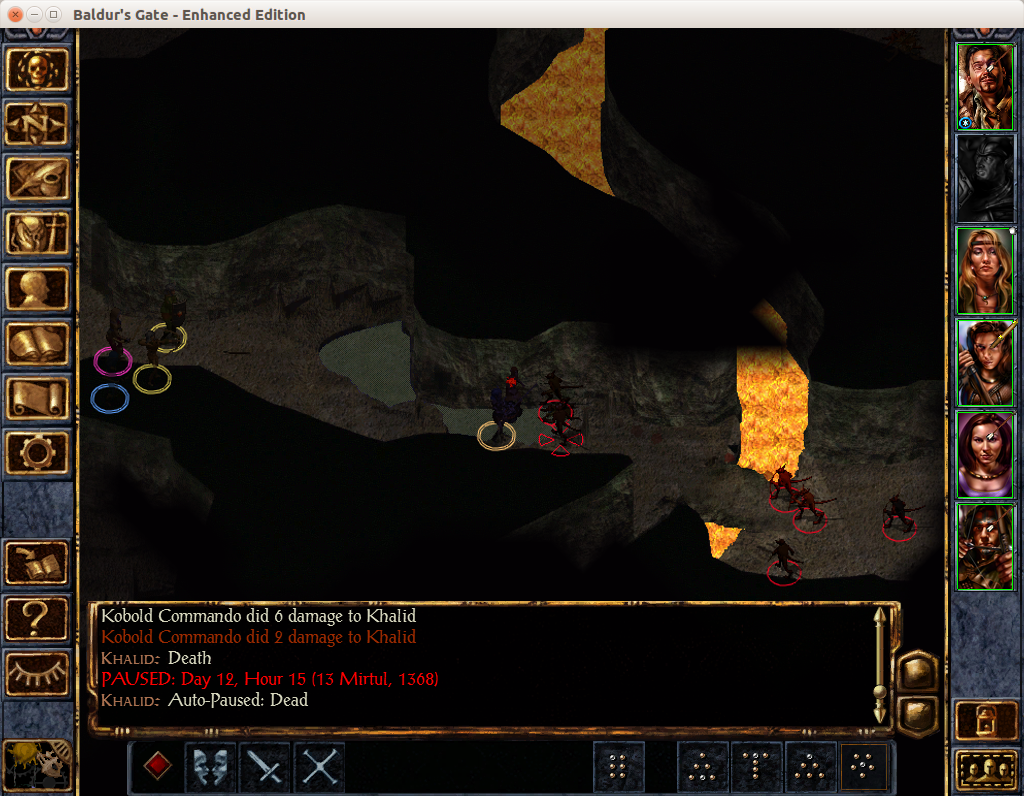
Task: Open the priest scroll spell screen
Action: click(38, 399)
